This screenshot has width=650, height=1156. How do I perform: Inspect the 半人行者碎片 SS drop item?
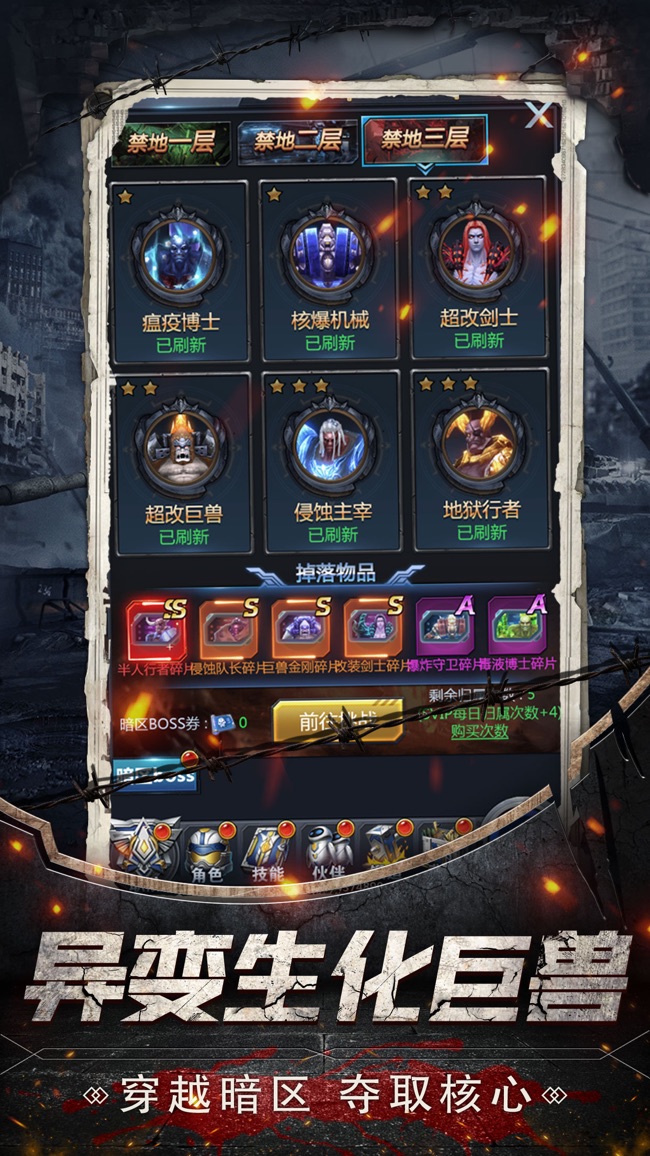tap(157, 627)
